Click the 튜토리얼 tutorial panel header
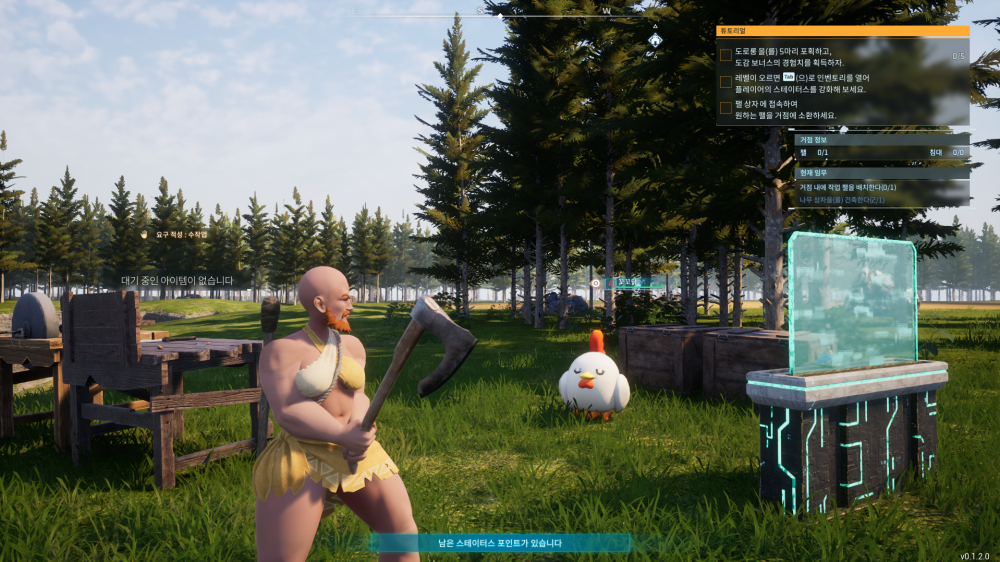 pyautogui.click(x=842, y=31)
